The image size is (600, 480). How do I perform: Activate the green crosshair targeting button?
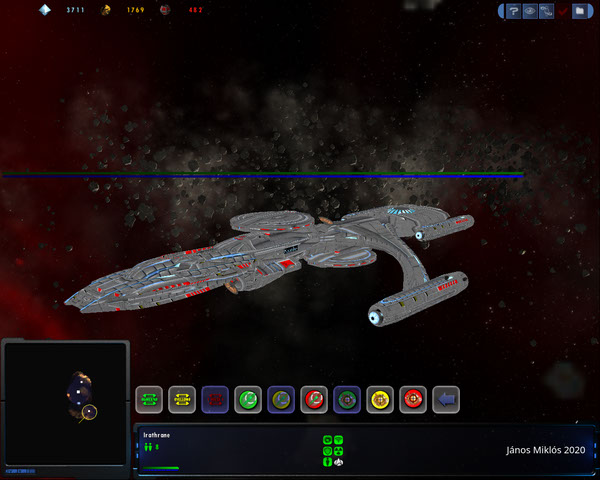click(347, 400)
